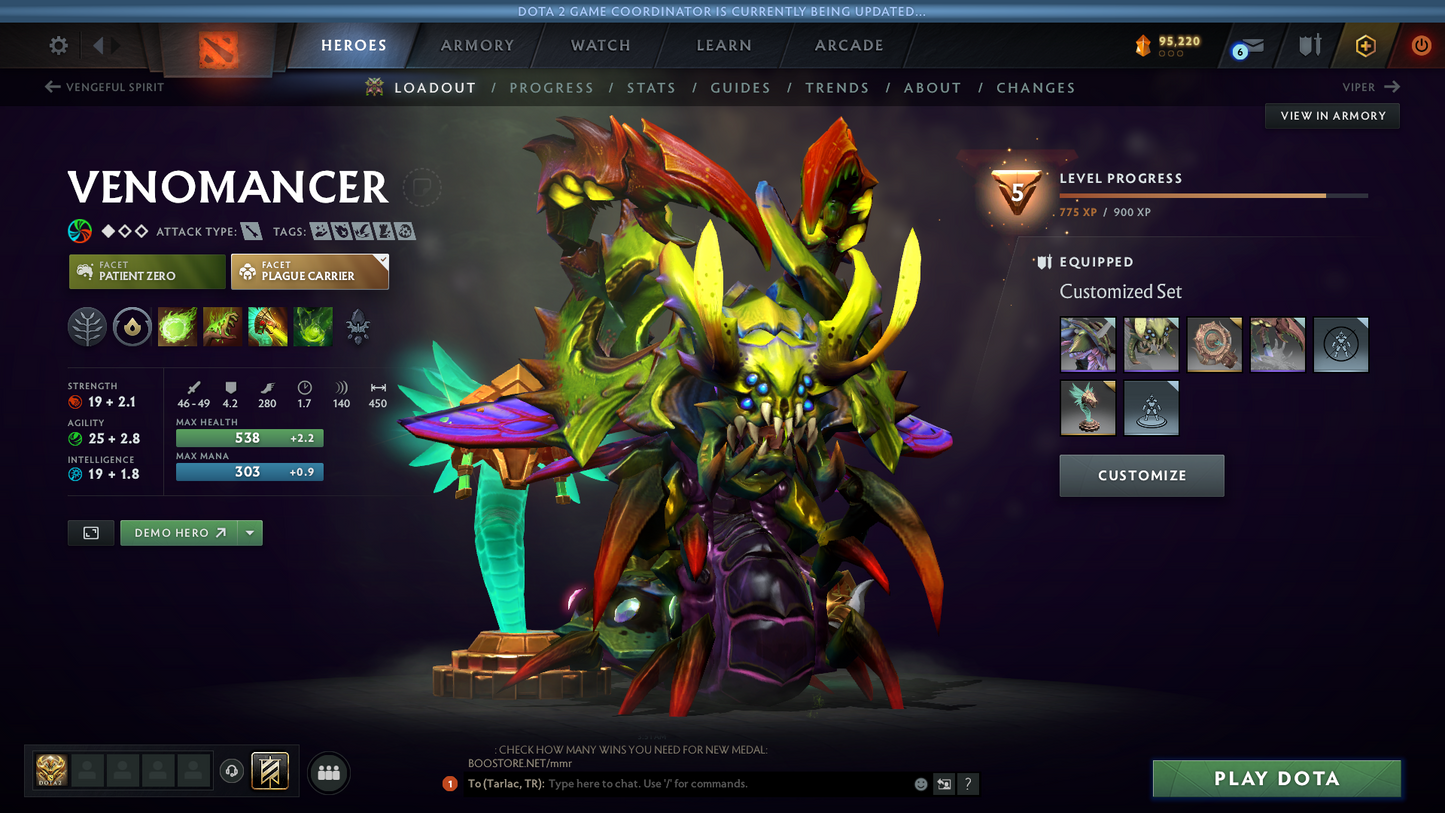Expand the Demo Hero dropdown arrow

click(249, 532)
